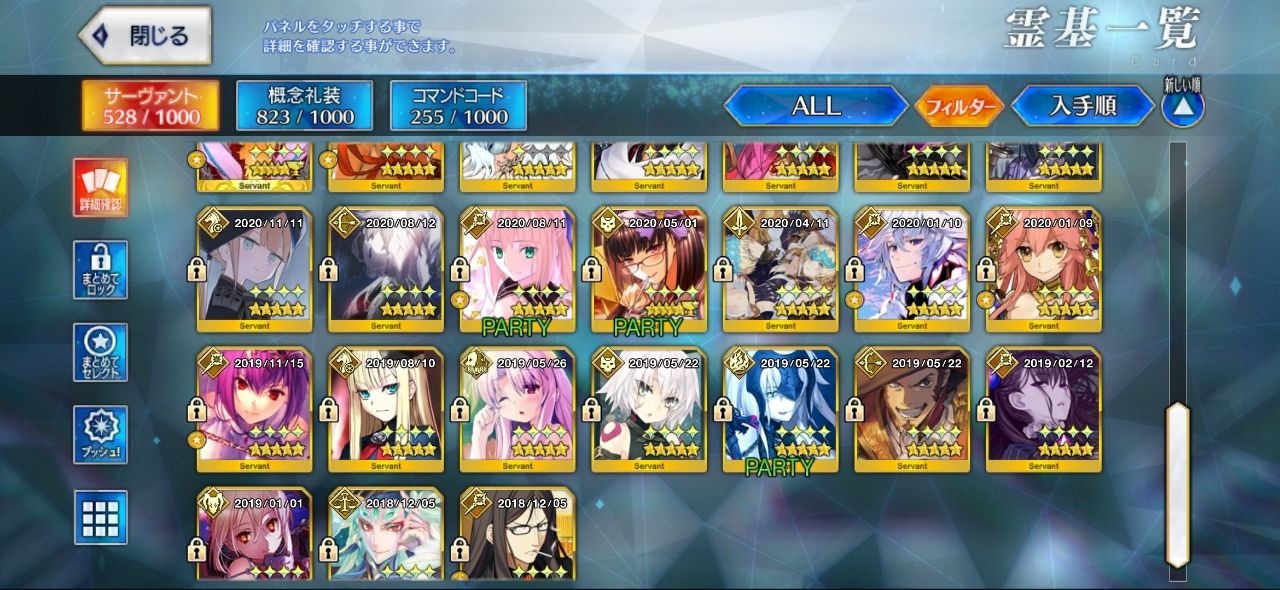The height and width of the screenshot is (590, 1280).
Task: Activate the 詳細確認 detail check mode
Action: (101, 188)
